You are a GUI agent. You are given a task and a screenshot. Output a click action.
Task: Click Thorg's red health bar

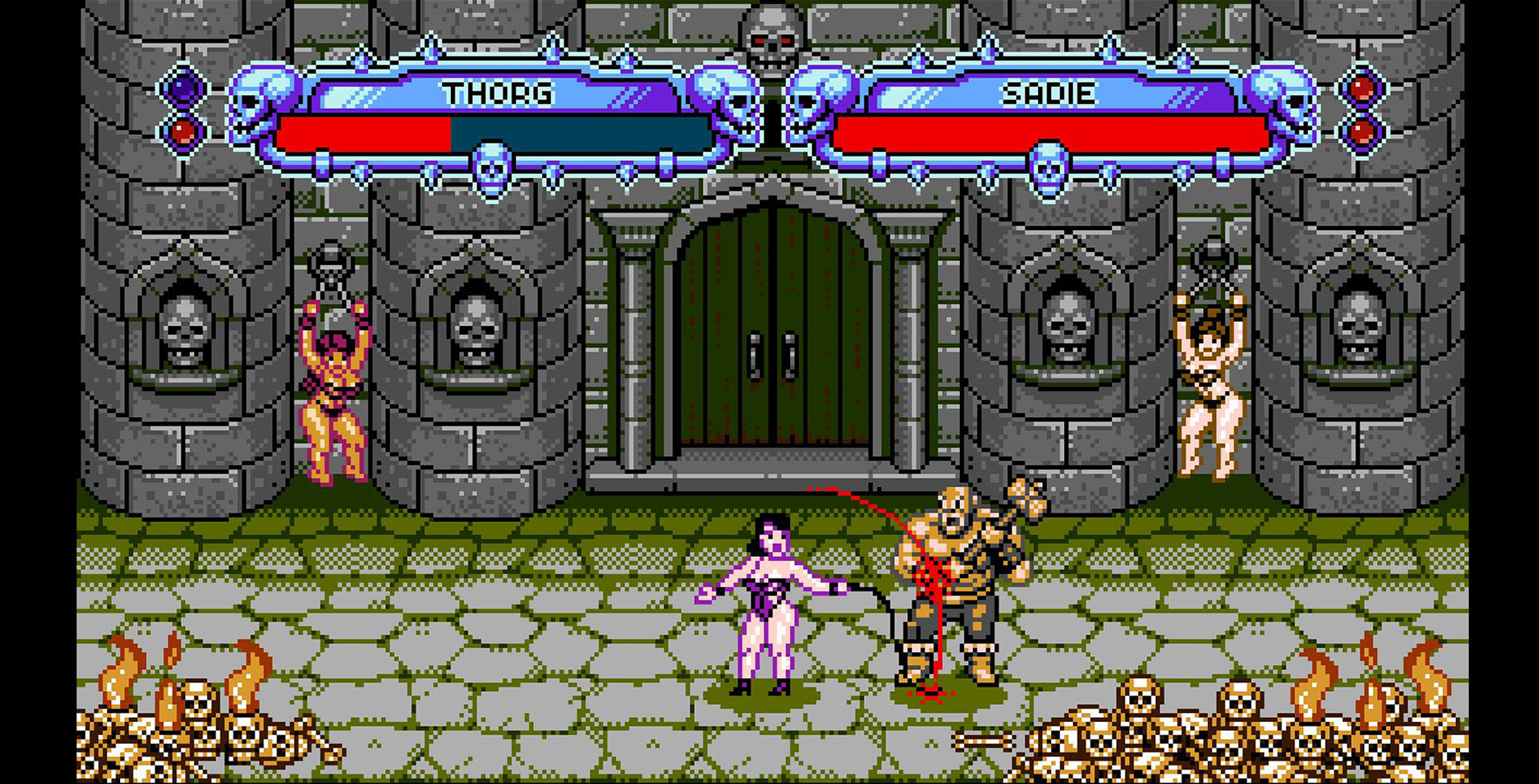click(362, 131)
